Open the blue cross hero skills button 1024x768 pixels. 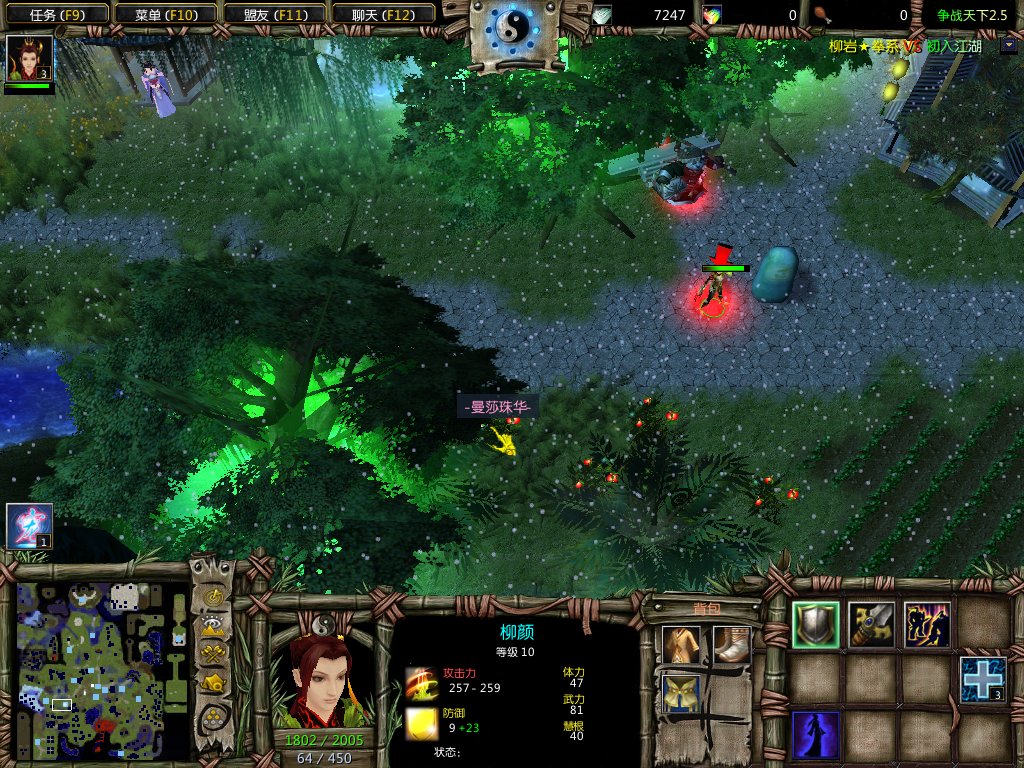point(982,679)
